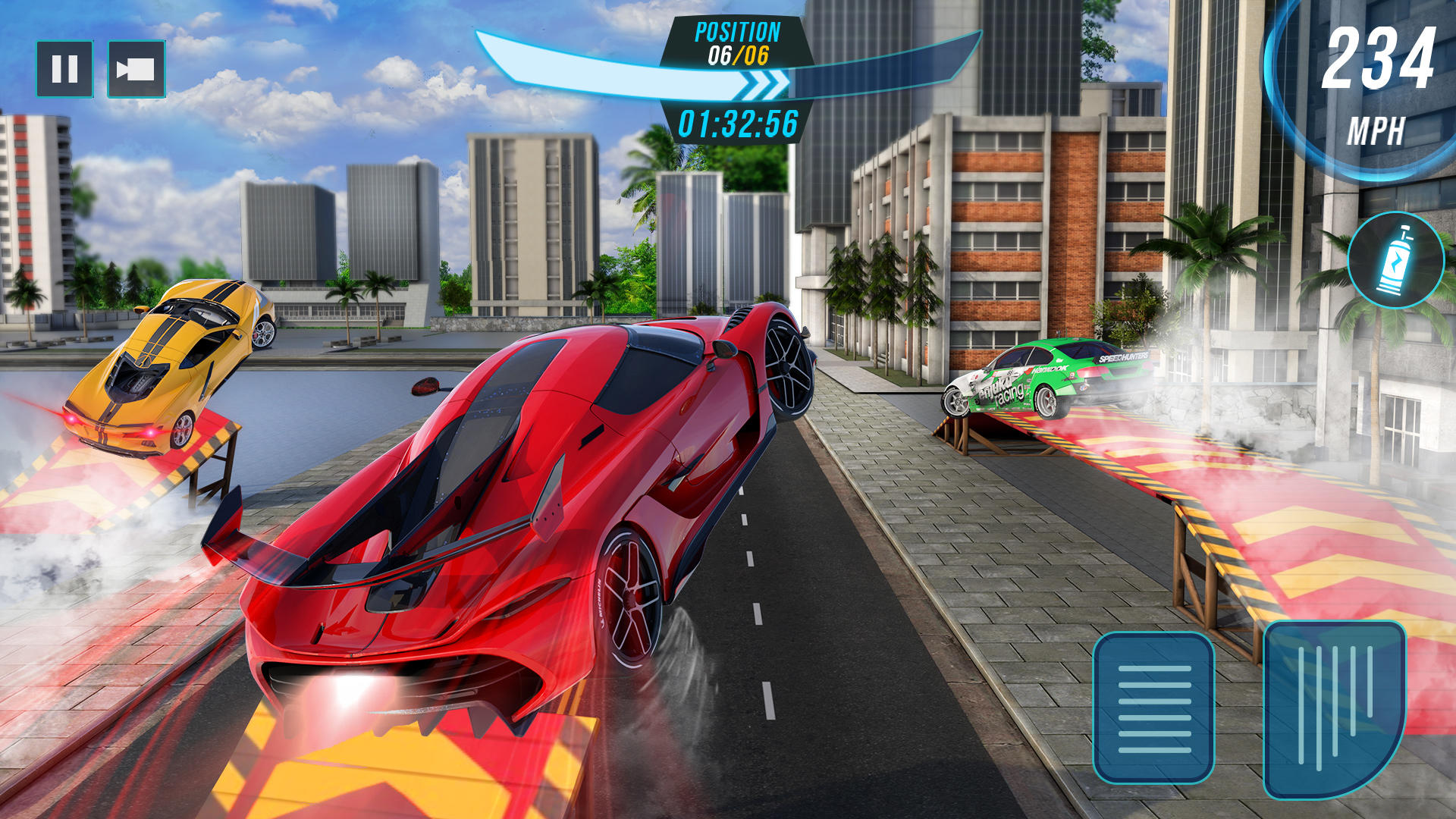
Task: Tap the brake pedal
Action: coord(1153,707)
